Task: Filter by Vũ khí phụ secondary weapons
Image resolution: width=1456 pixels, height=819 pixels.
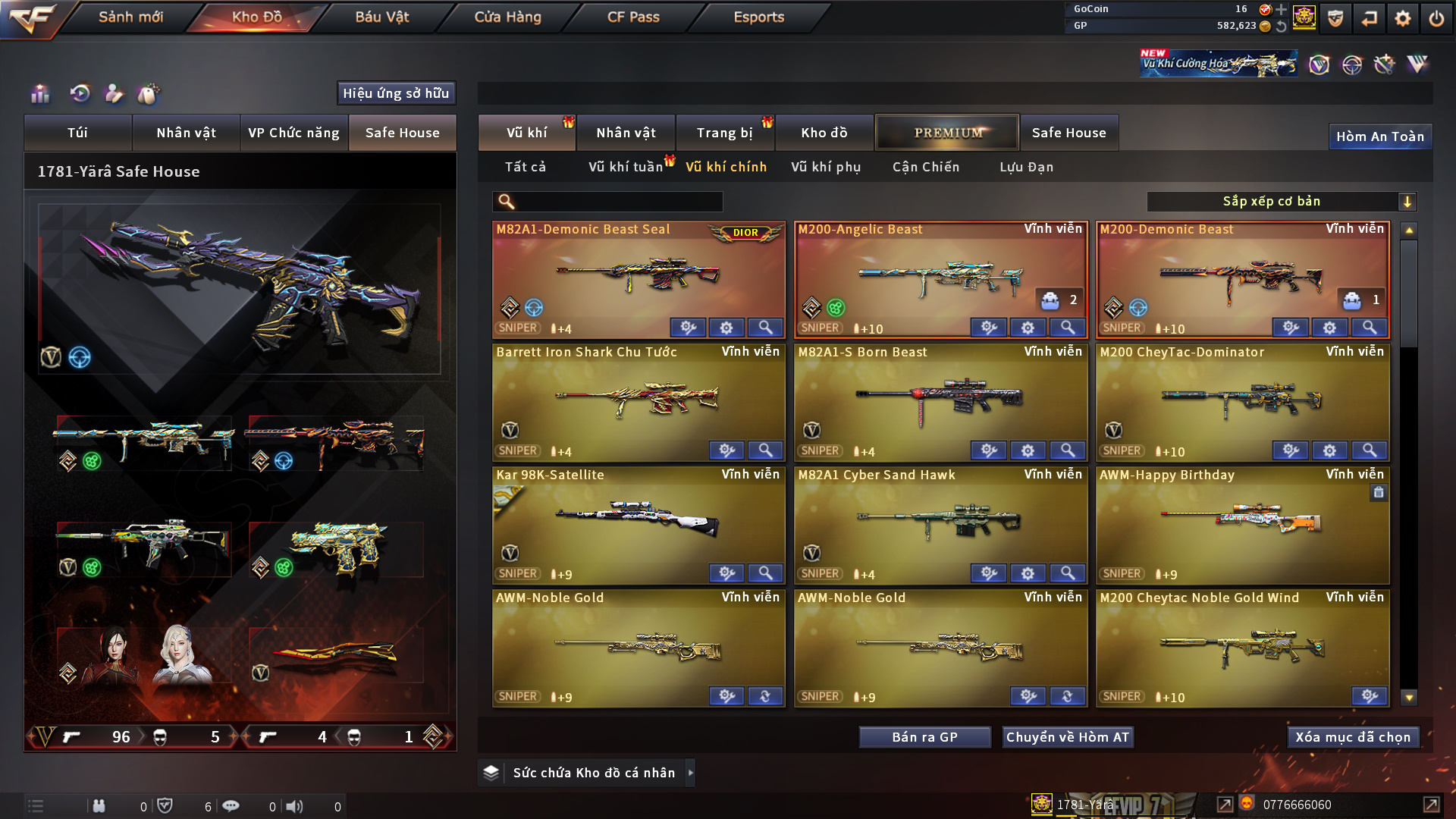Action: tap(826, 167)
